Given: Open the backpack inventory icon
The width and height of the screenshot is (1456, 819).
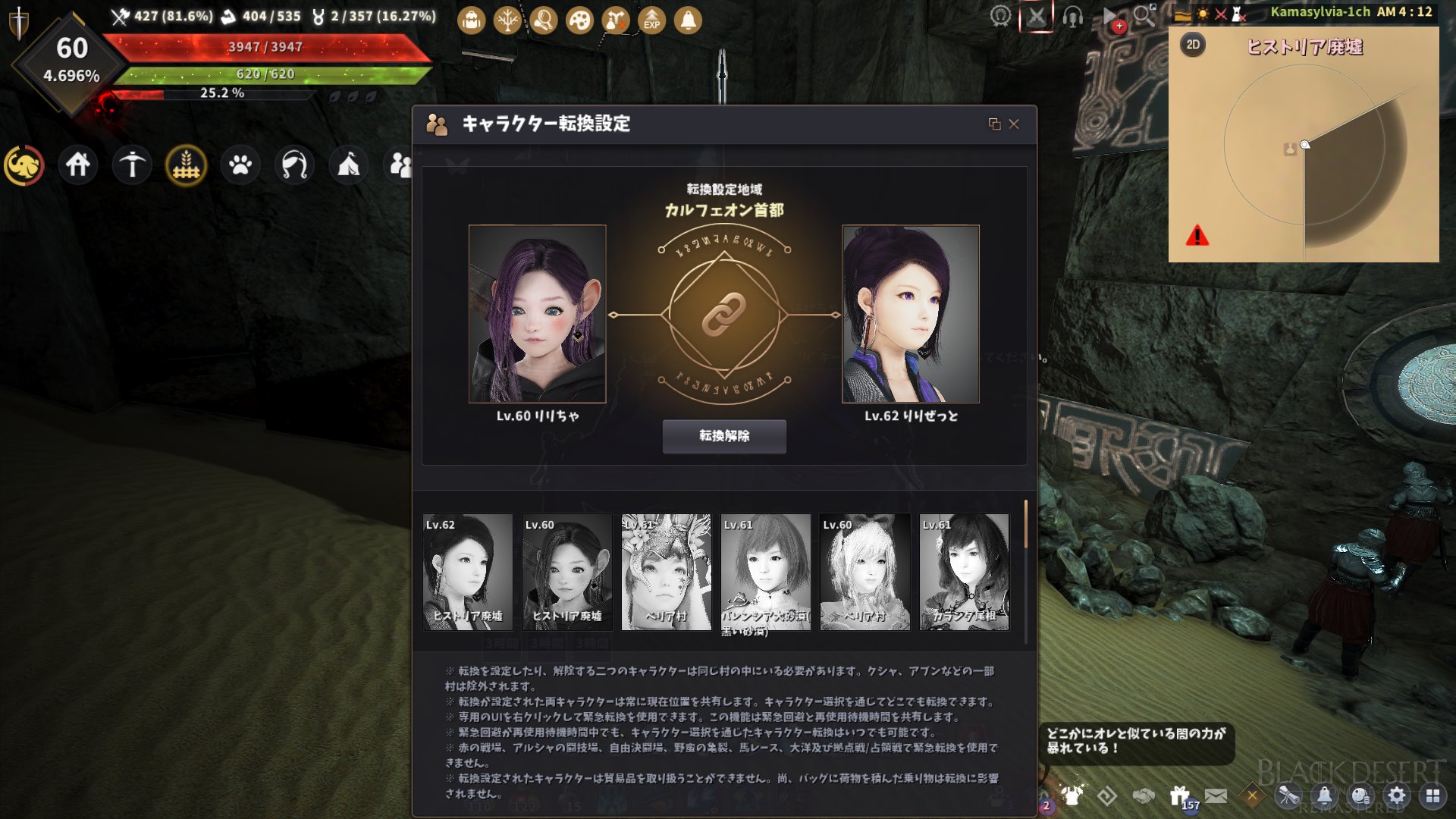Looking at the screenshot, I should 470,20.
